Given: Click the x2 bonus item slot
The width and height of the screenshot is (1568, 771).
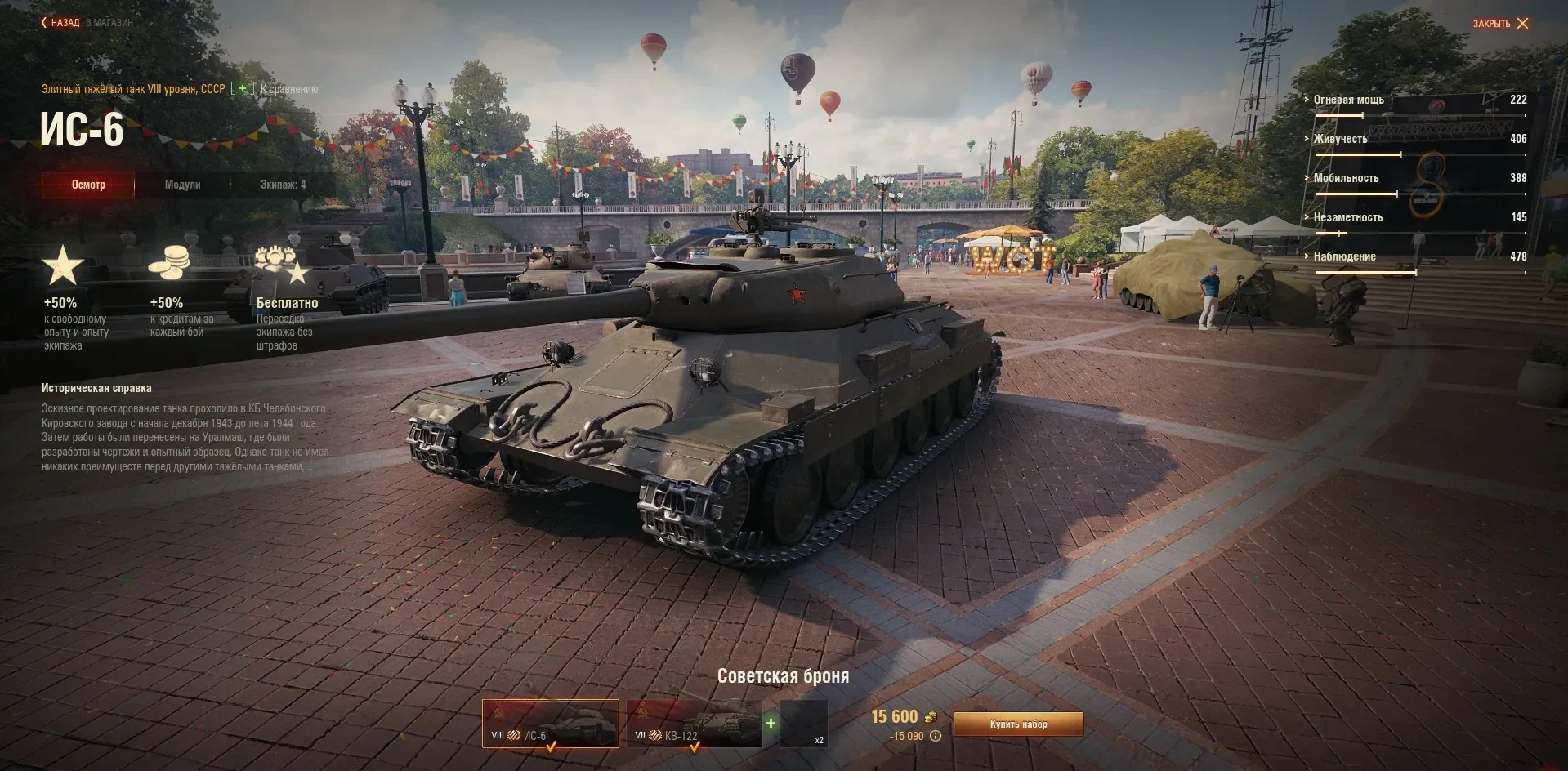Looking at the screenshot, I should (804, 724).
